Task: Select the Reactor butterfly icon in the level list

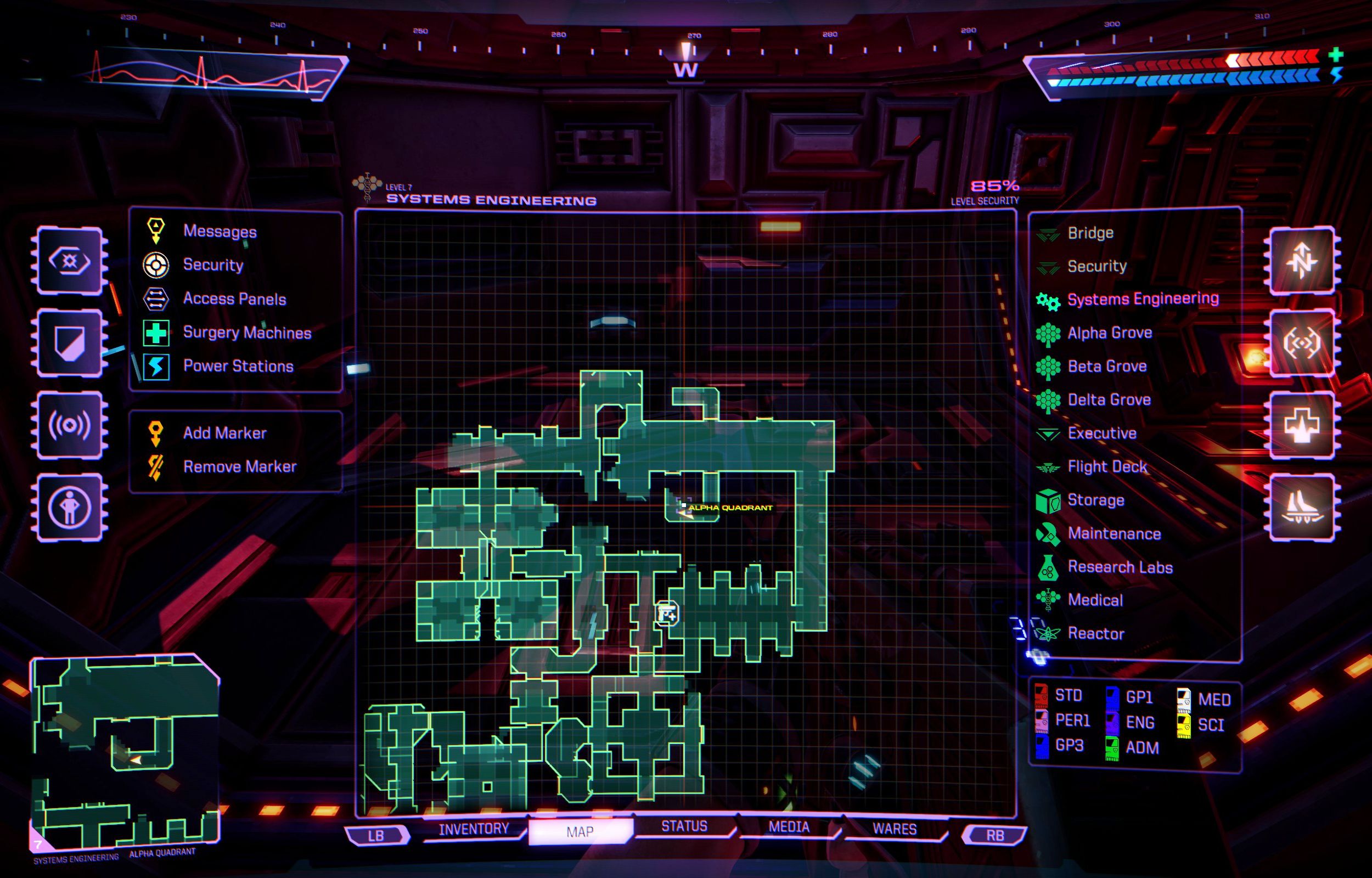Action: pos(1048,633)
